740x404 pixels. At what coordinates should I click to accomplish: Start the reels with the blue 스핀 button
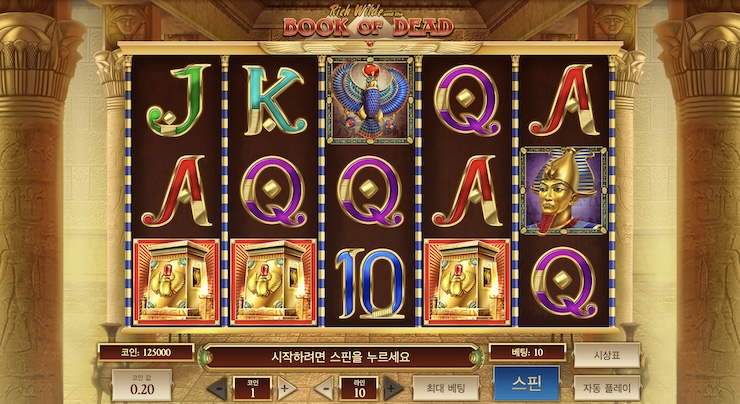(x=526, y=384)
